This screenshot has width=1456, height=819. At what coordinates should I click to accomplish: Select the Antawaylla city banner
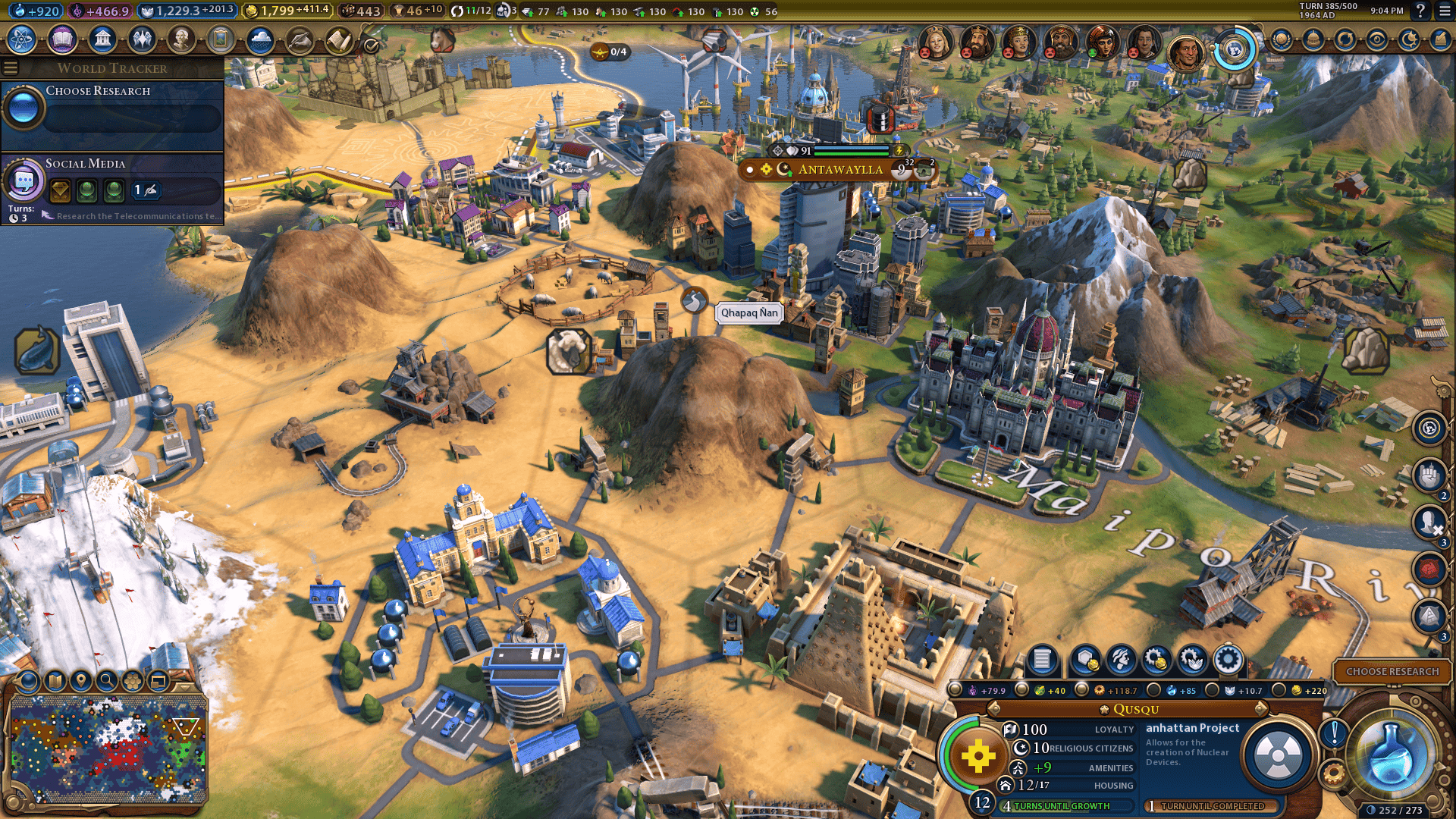840,169
